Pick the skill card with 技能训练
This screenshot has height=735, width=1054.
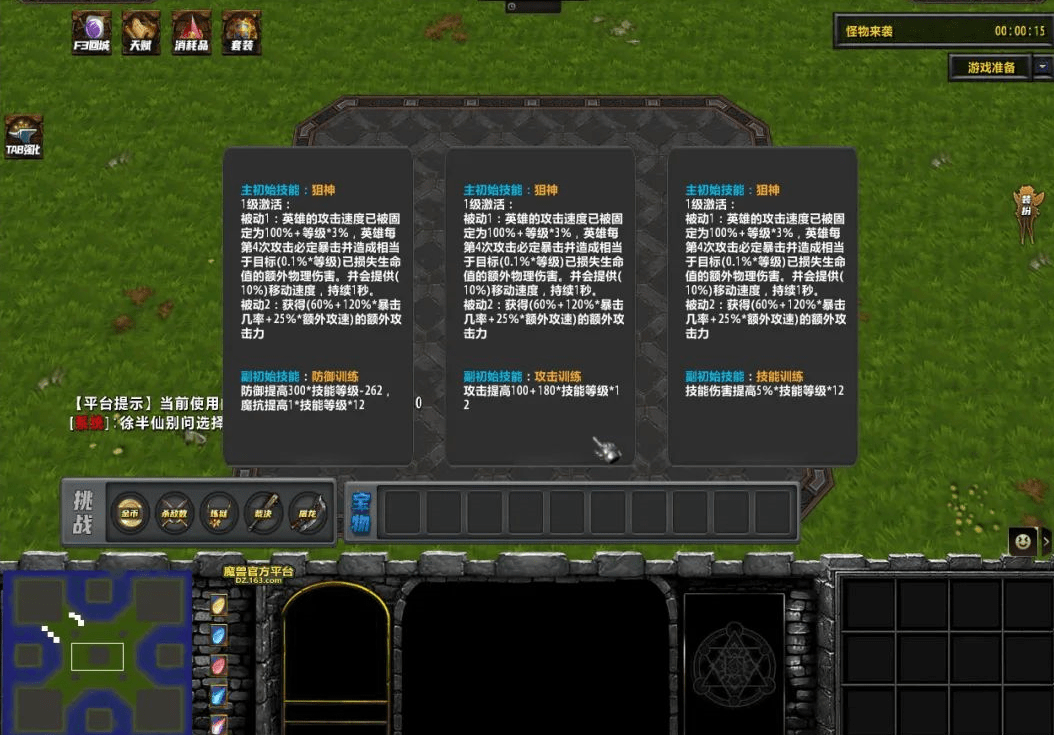tap(762, 305)
